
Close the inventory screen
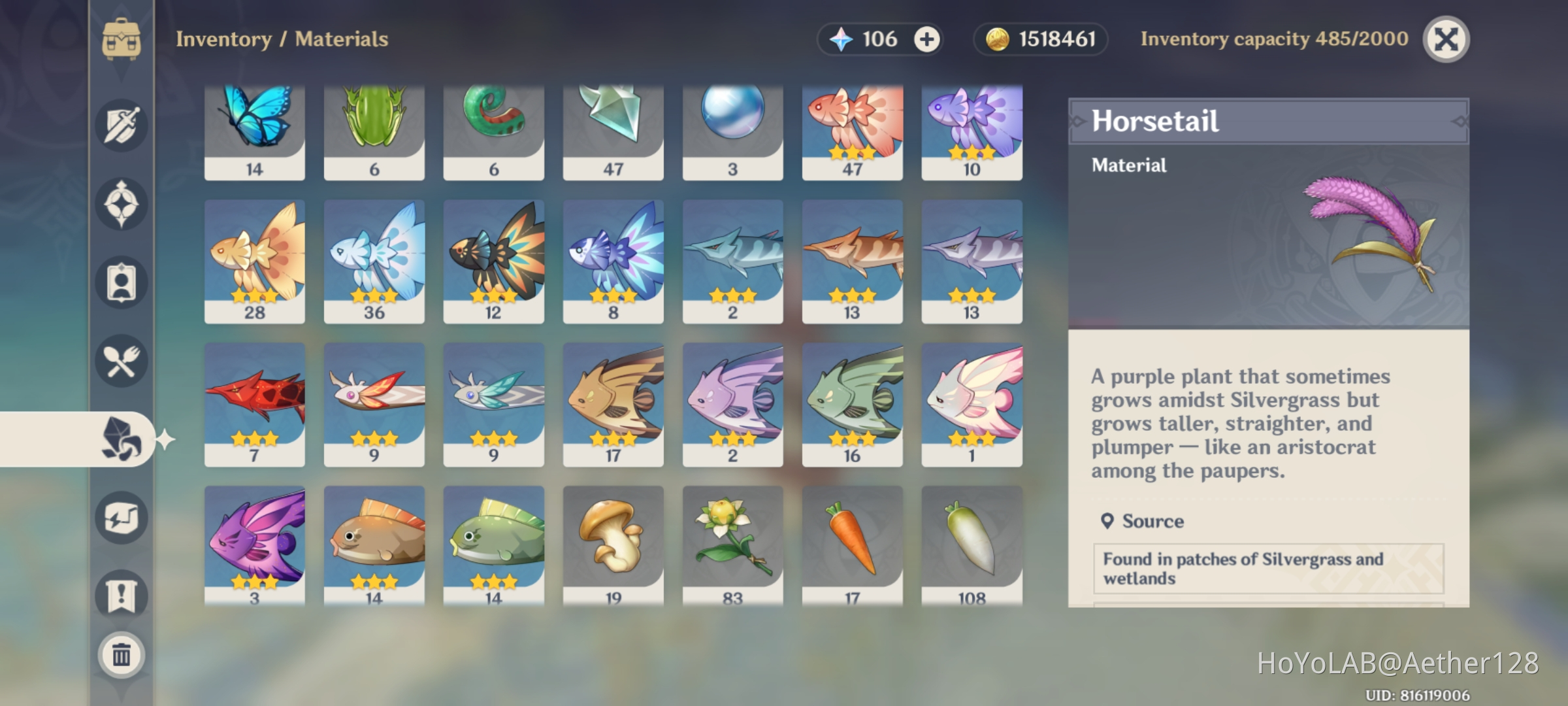1446,39
